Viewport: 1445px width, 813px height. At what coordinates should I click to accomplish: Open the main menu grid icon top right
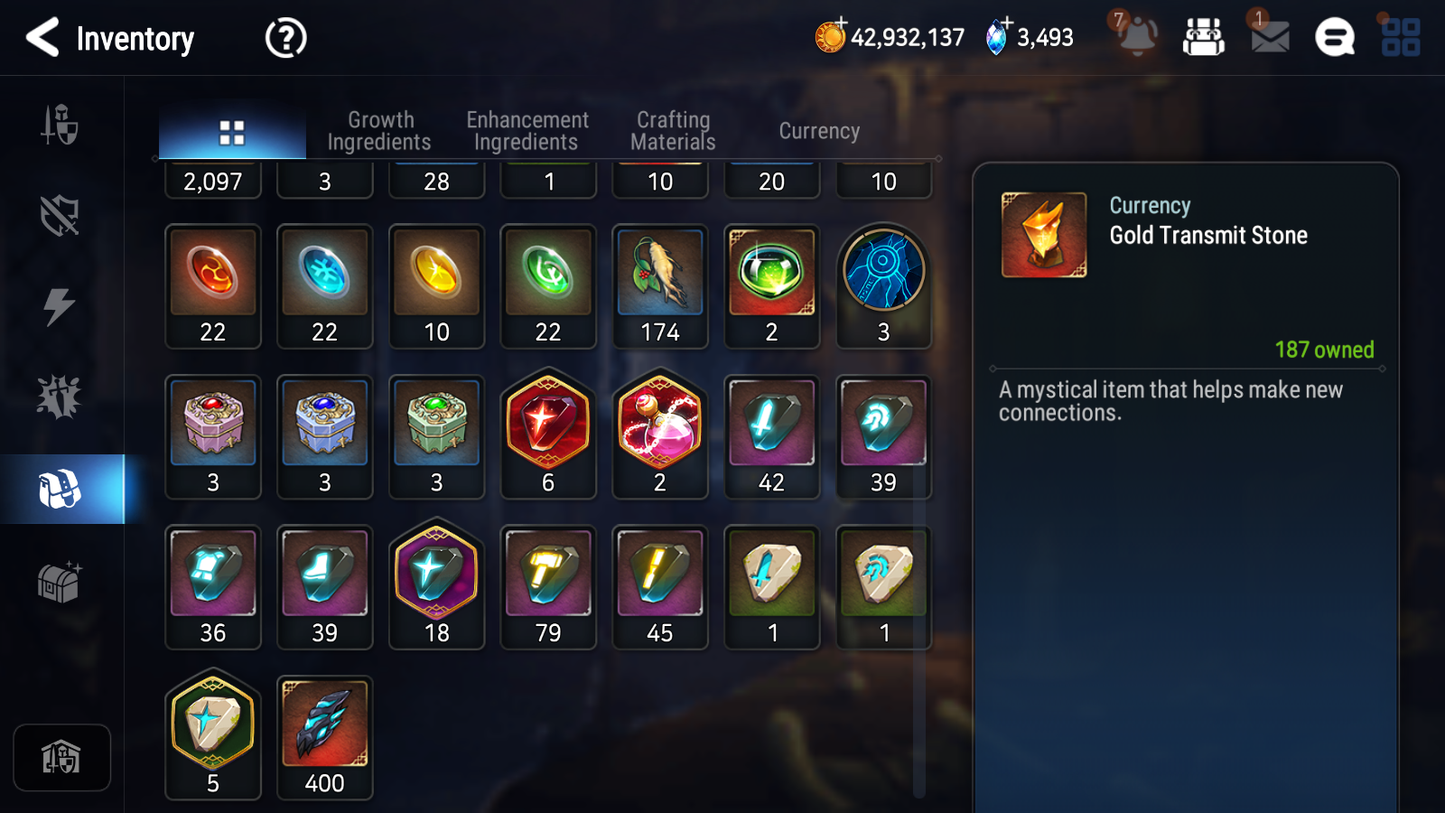(x=1399, y=37)
